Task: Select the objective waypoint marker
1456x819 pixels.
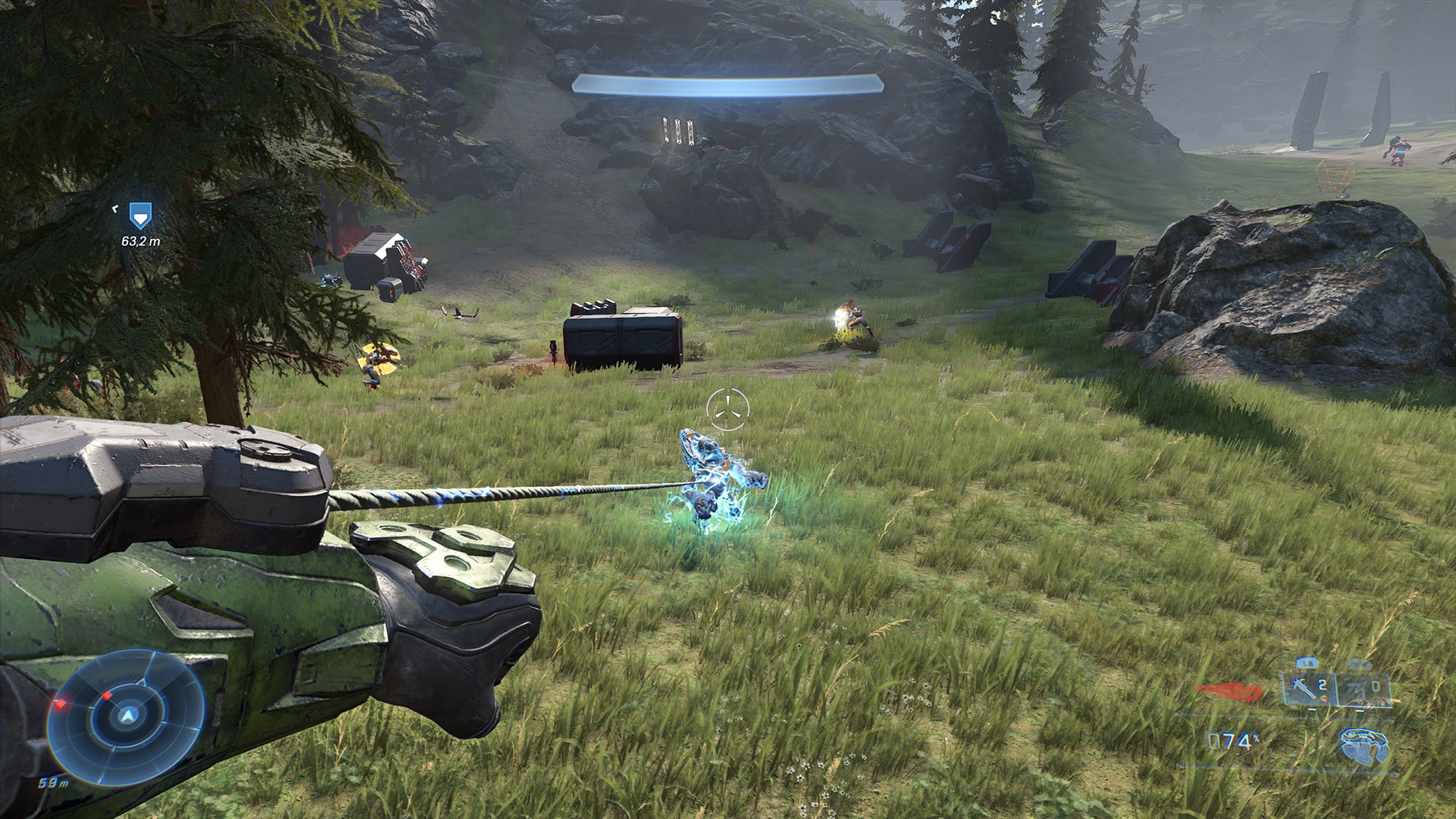Action: click(x=139, y=215)
